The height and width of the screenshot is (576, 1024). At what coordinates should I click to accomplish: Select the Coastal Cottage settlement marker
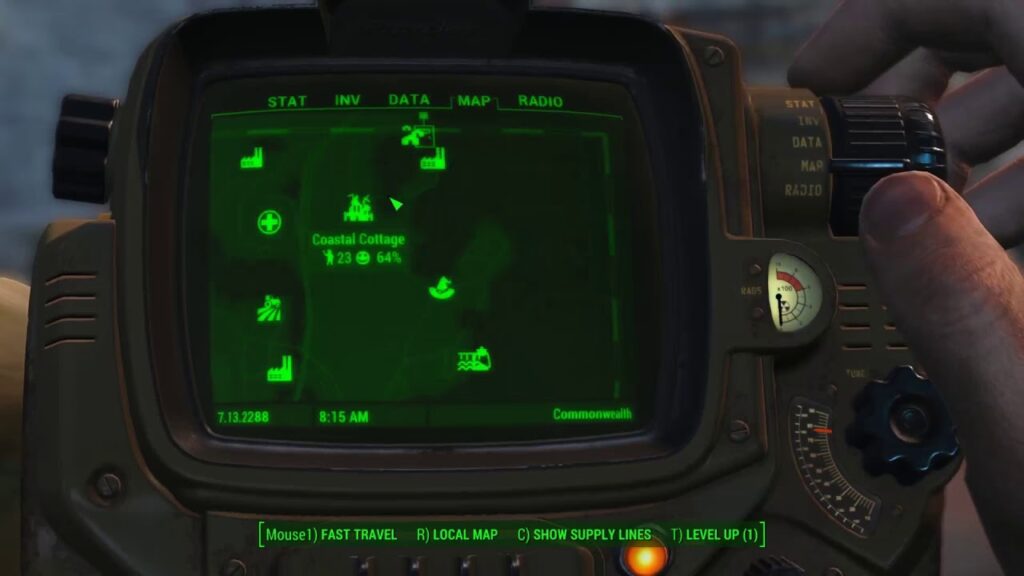point(358,209)
